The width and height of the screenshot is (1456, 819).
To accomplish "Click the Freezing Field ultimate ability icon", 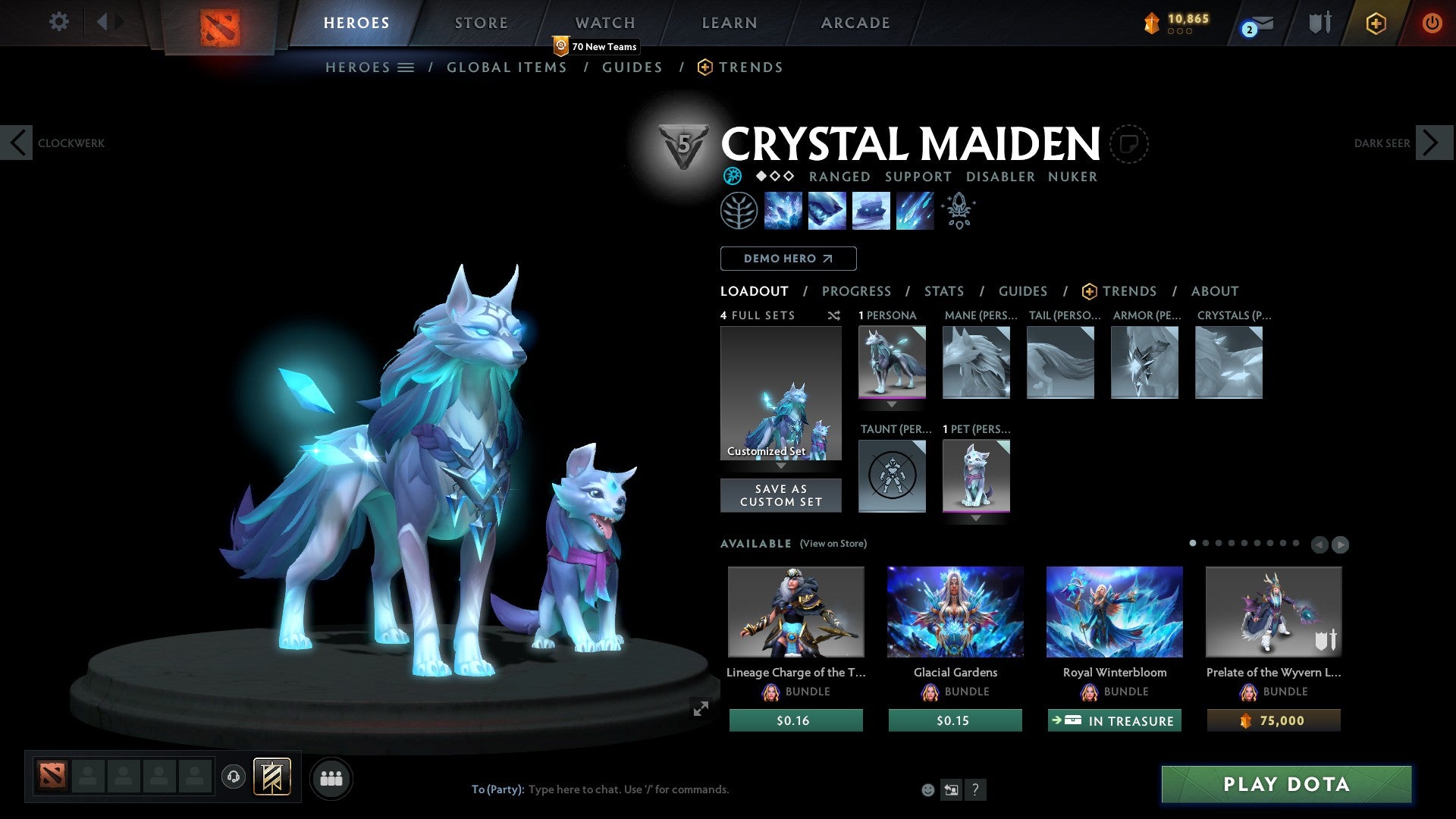I will click(914, 211).
